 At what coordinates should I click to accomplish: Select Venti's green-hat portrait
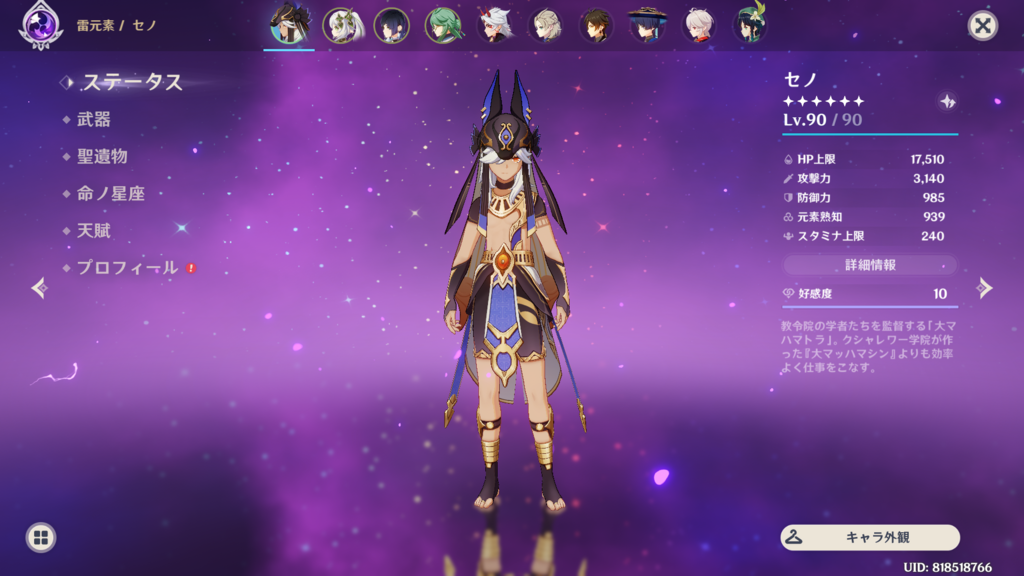(750, 25)
